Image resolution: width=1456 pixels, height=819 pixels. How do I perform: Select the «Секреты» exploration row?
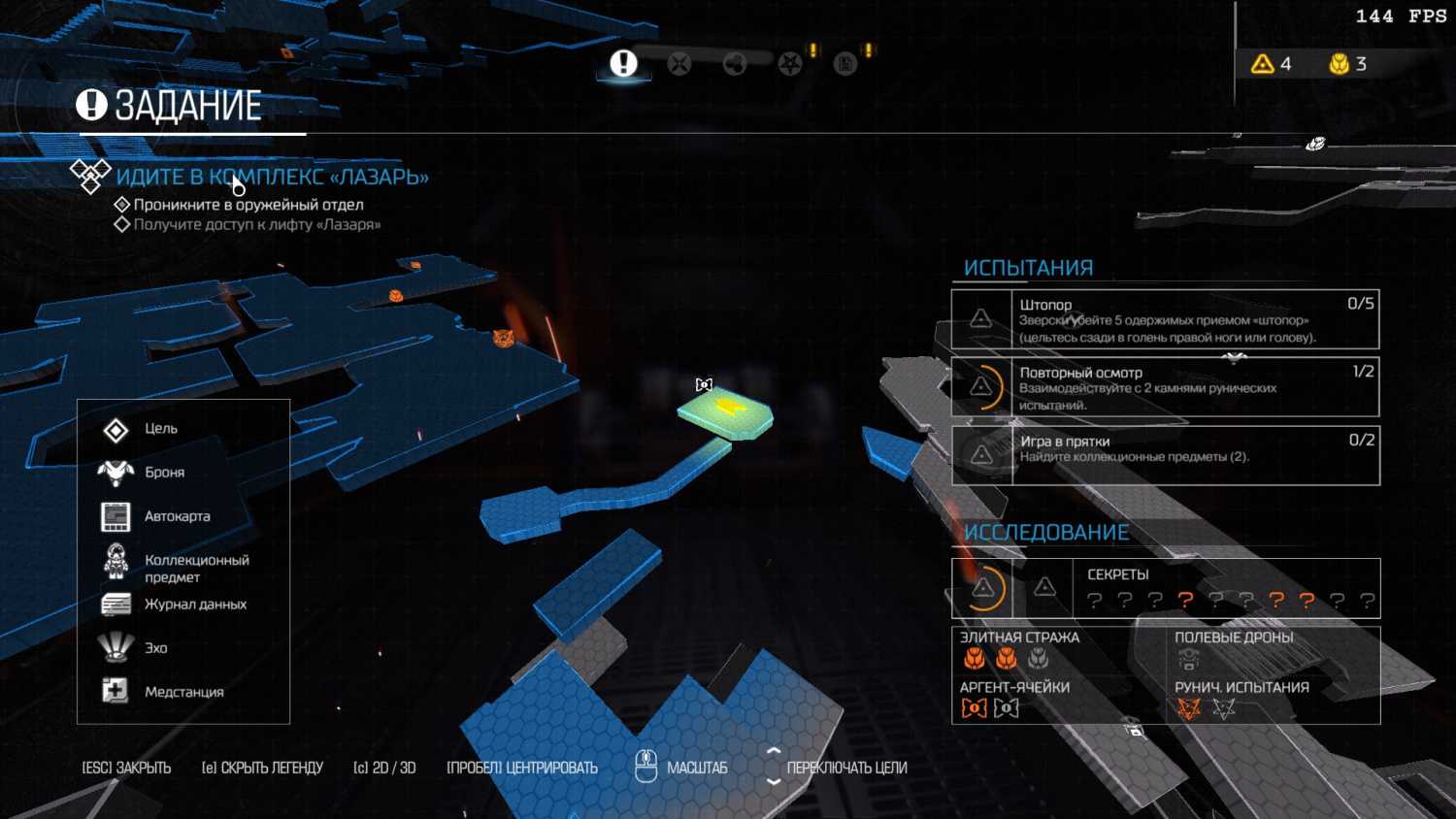(x=1165, y=588)
